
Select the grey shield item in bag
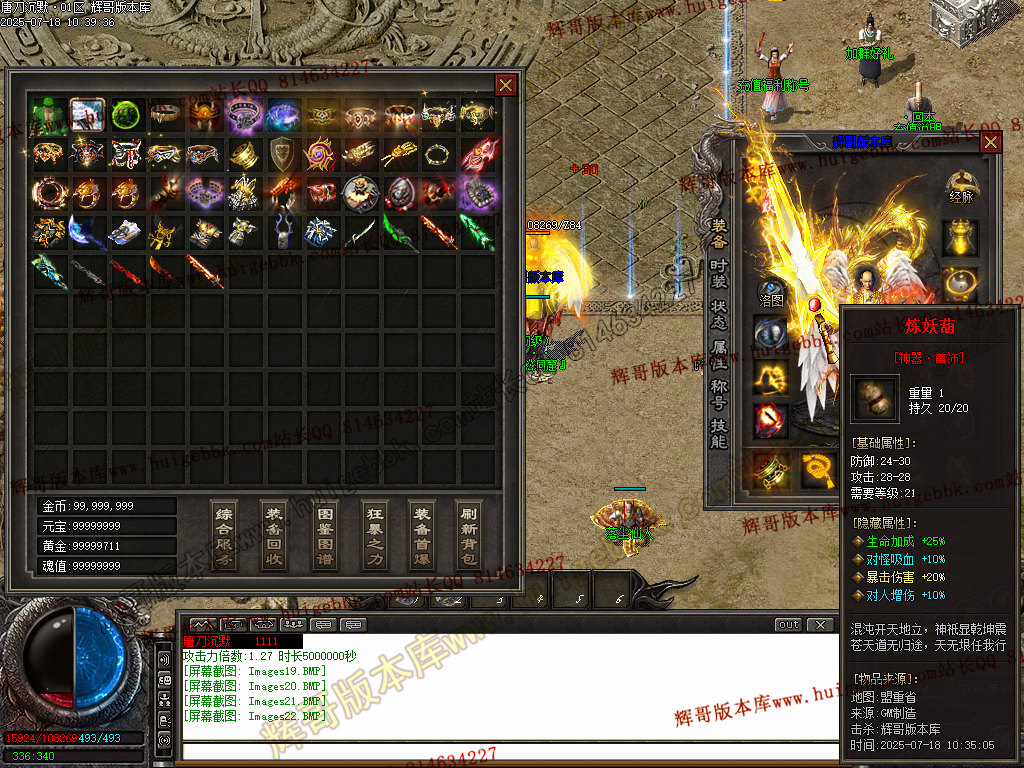(282, 154)
